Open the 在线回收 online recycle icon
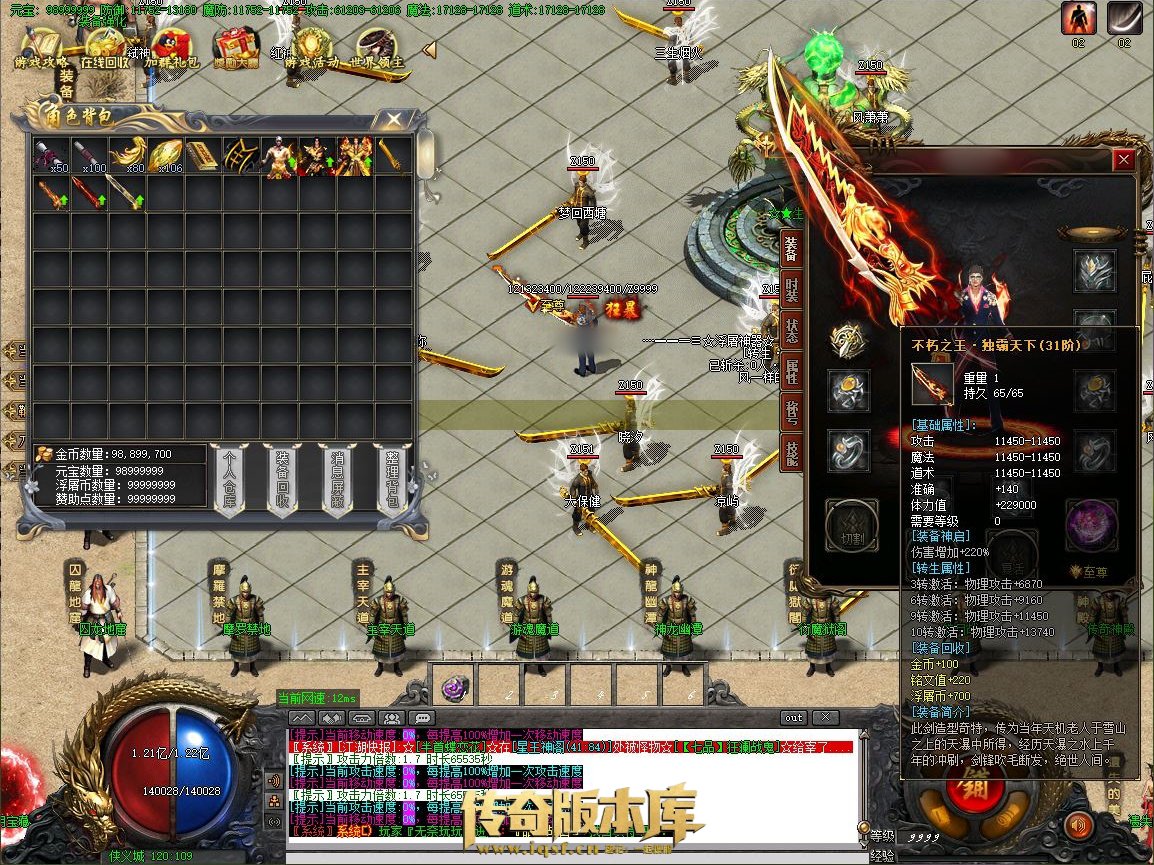Screen dimensions: 1154x865 pyautogui.click(x=106, y=47)
